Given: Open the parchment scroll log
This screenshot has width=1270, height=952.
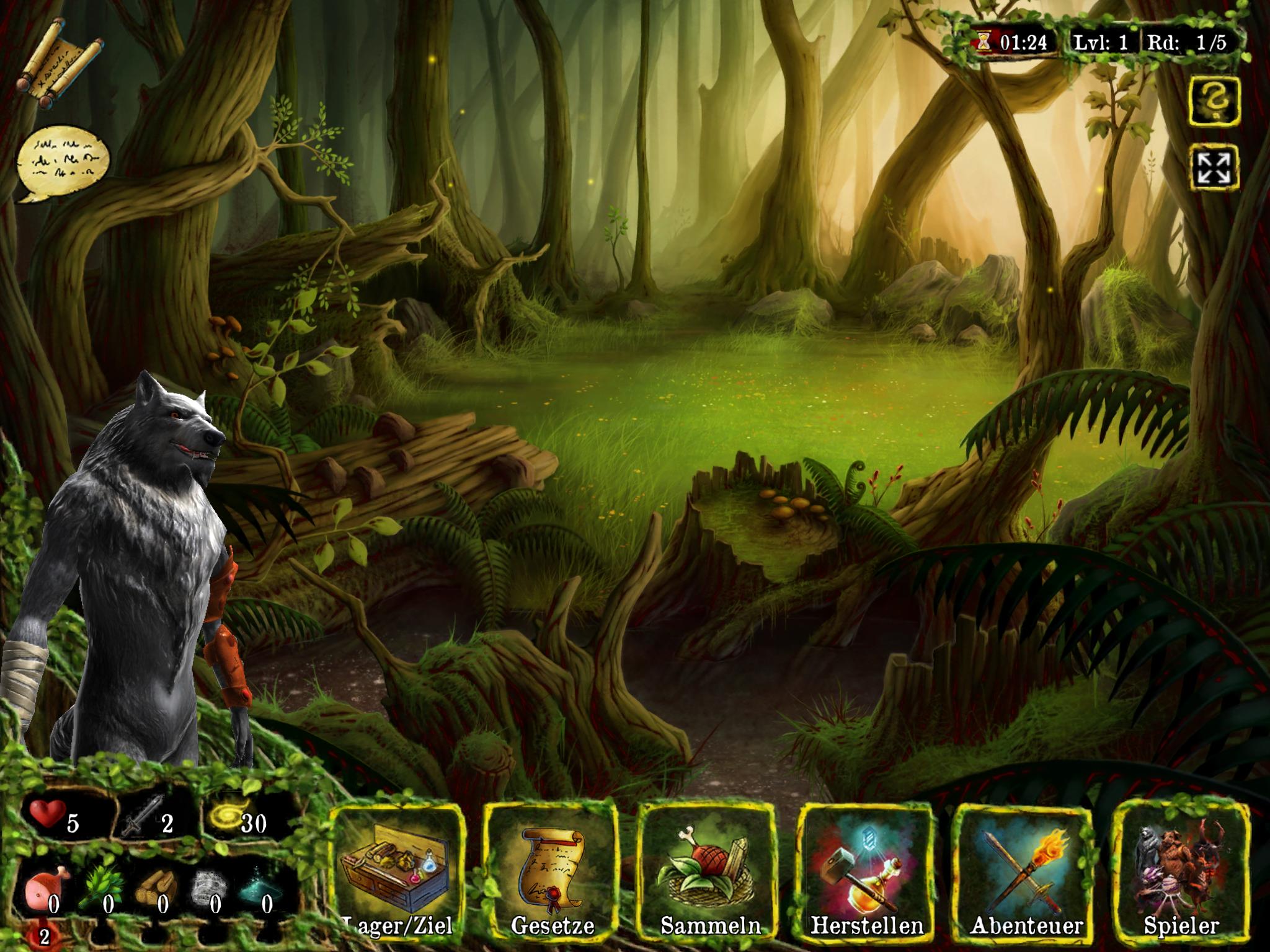Looking at the screenshot, I should (x=63, y=64).
